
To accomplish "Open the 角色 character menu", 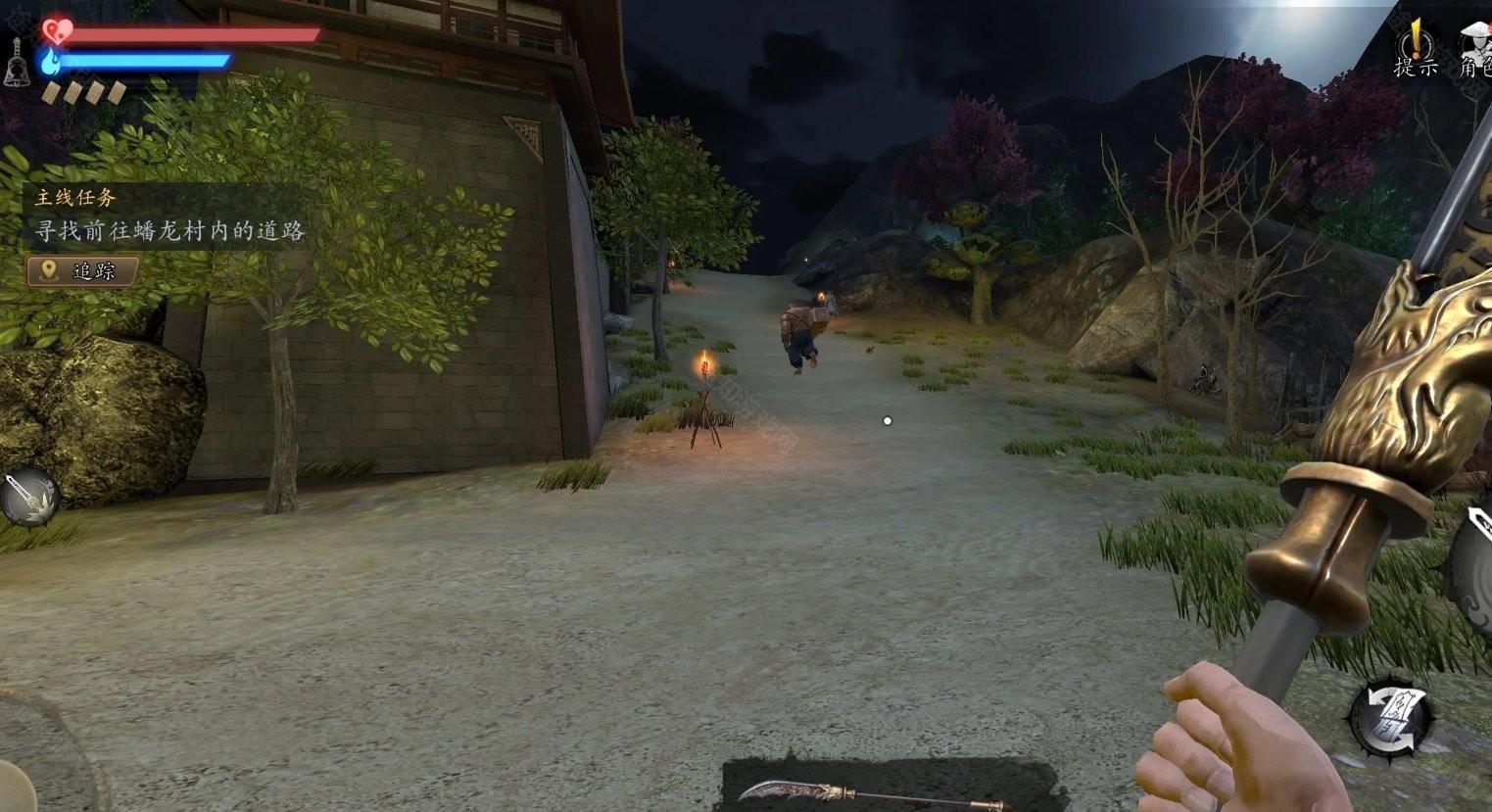I will 1474,49.
